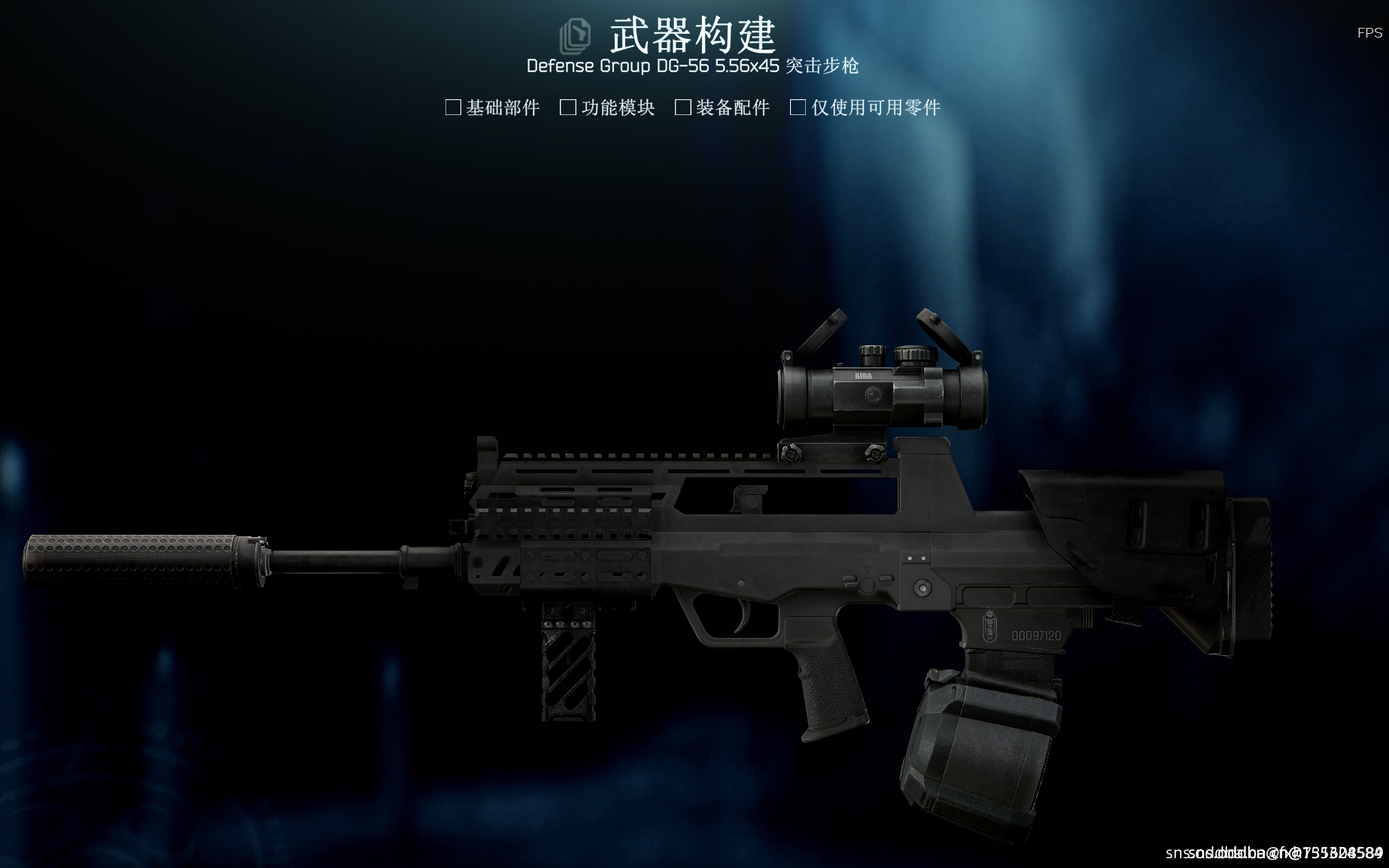Click the 武器构建 preset icon
The image size is (1389, 868).
point(576,36)
